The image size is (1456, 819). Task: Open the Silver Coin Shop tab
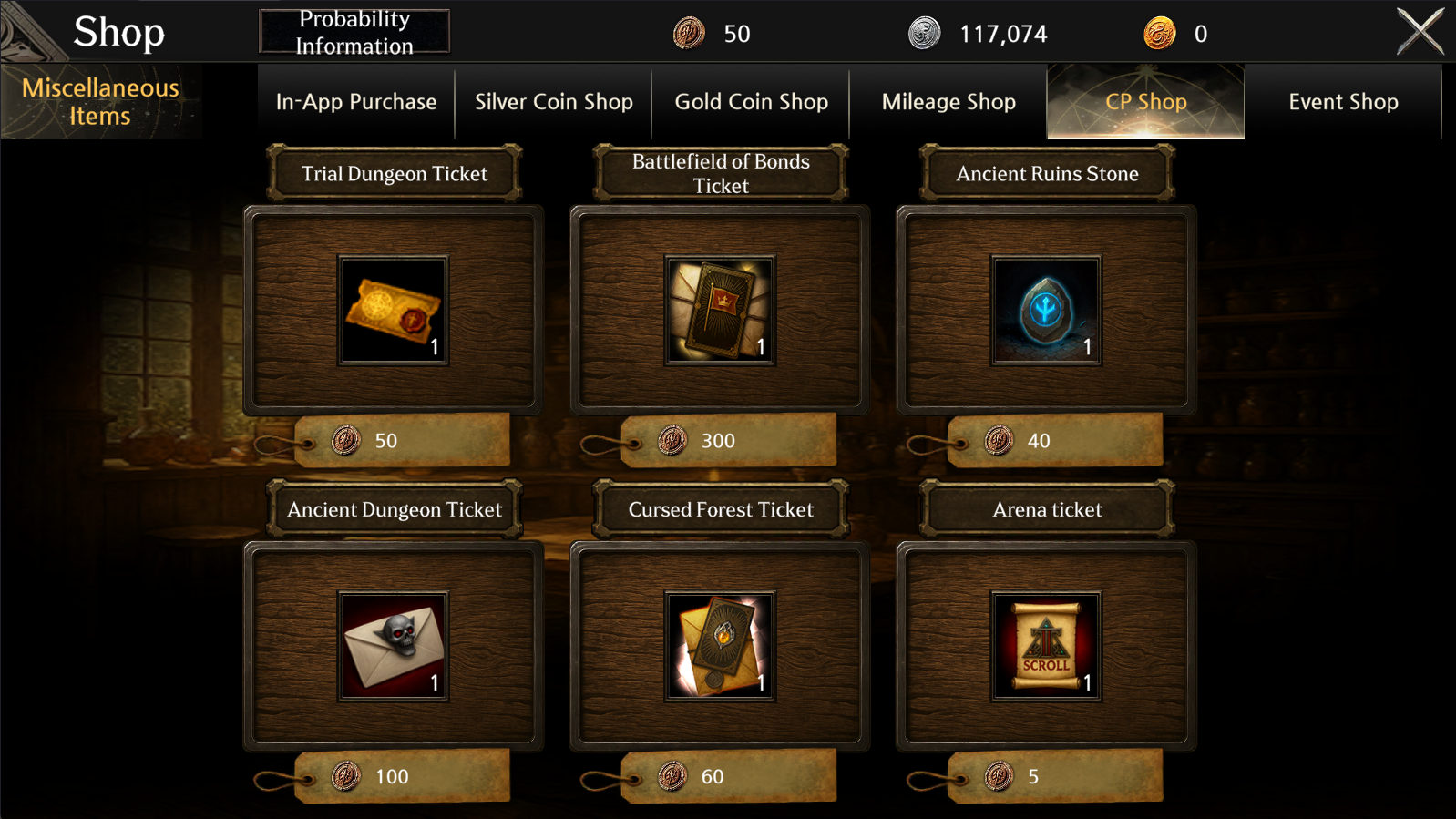pos(554,101)
